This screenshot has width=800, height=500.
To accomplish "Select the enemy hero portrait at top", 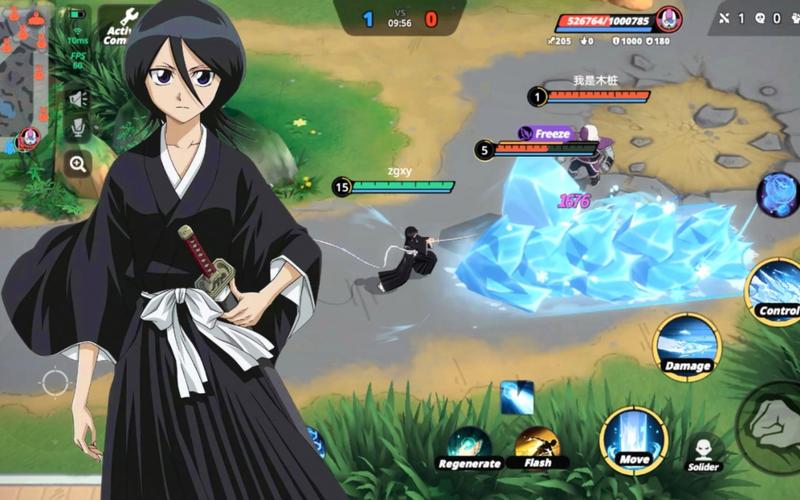I will (x=668, y=18).
